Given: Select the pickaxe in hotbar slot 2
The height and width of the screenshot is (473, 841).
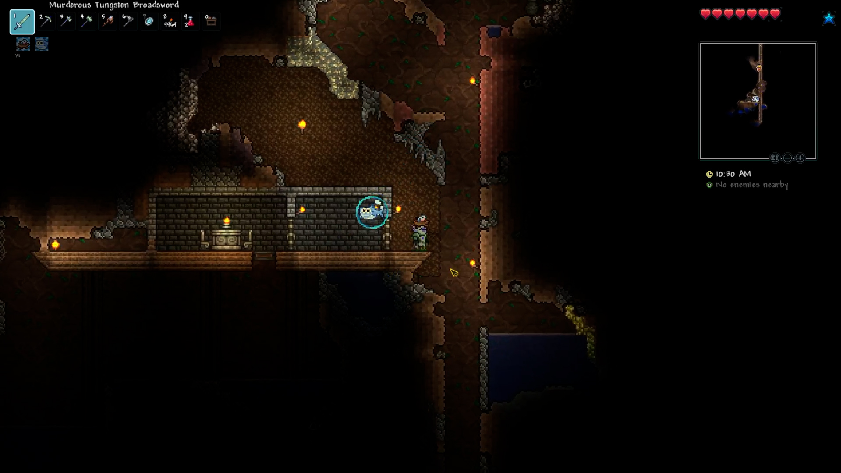Looking at the screenshot, I should click(46, 21).
